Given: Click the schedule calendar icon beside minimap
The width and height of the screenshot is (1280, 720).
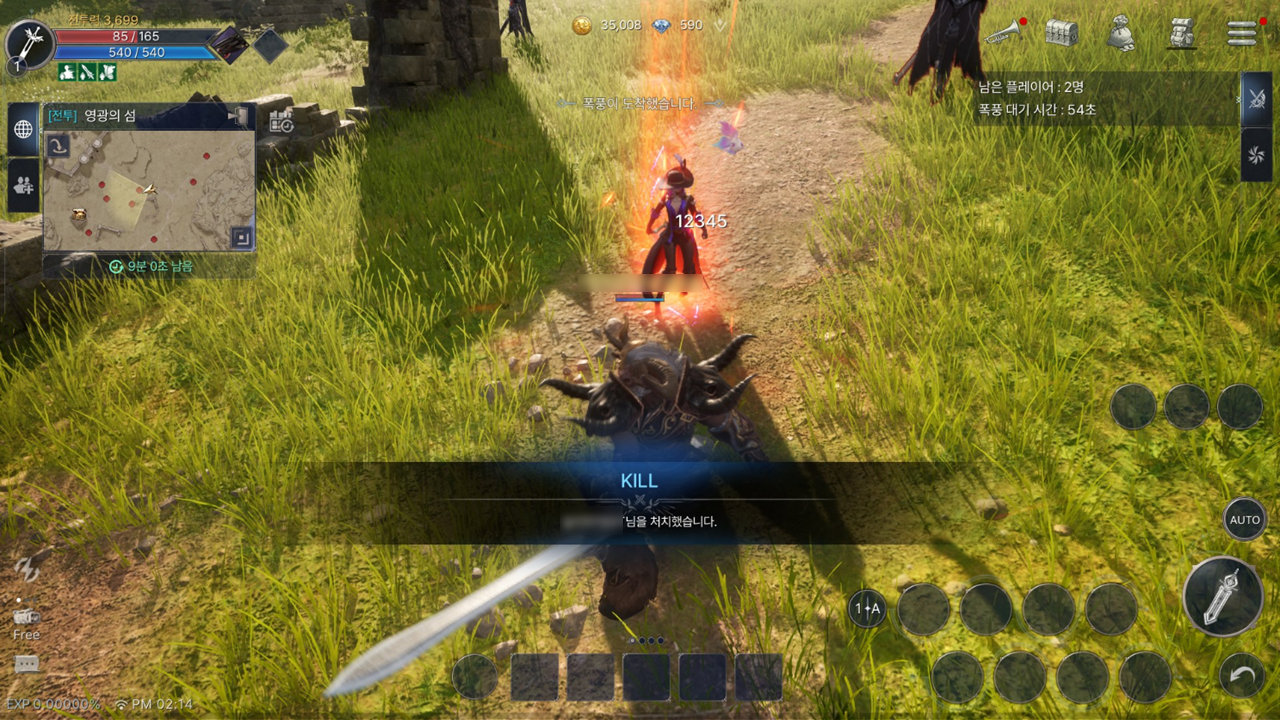Looking at the screenshot, I should coord(281,122).
